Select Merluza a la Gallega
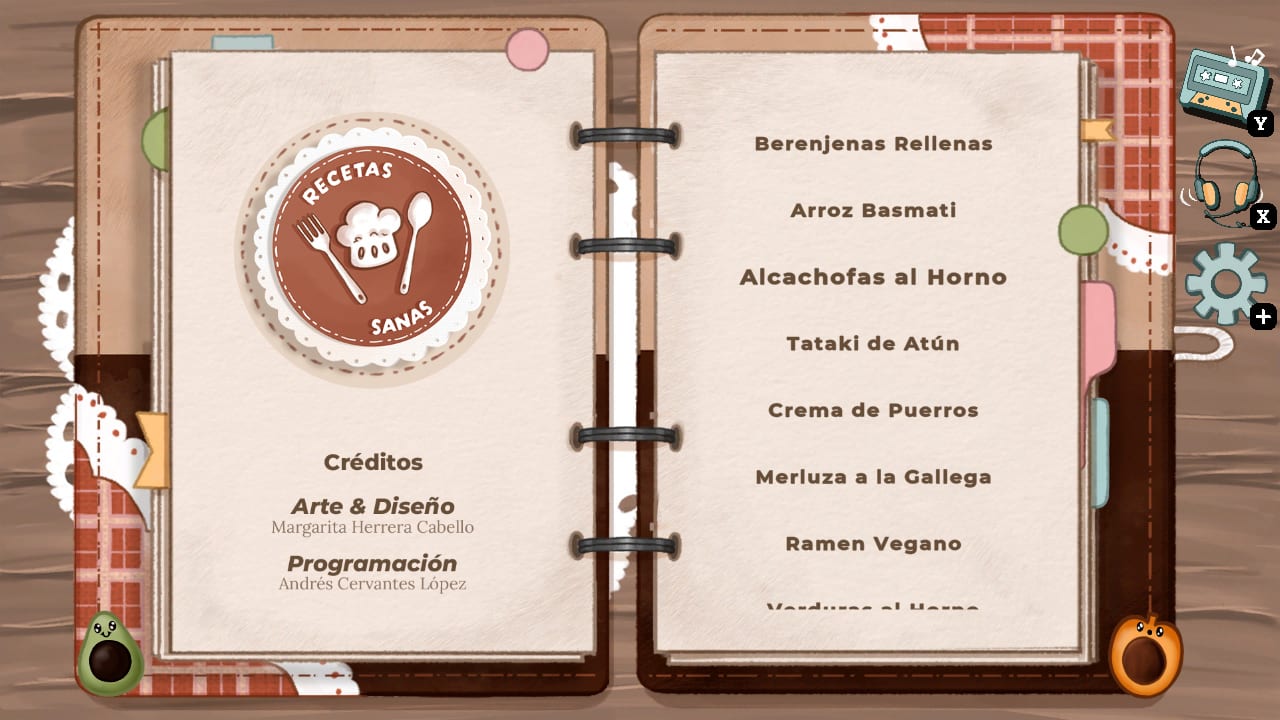 pyautogui.click(x=873, y=477)
